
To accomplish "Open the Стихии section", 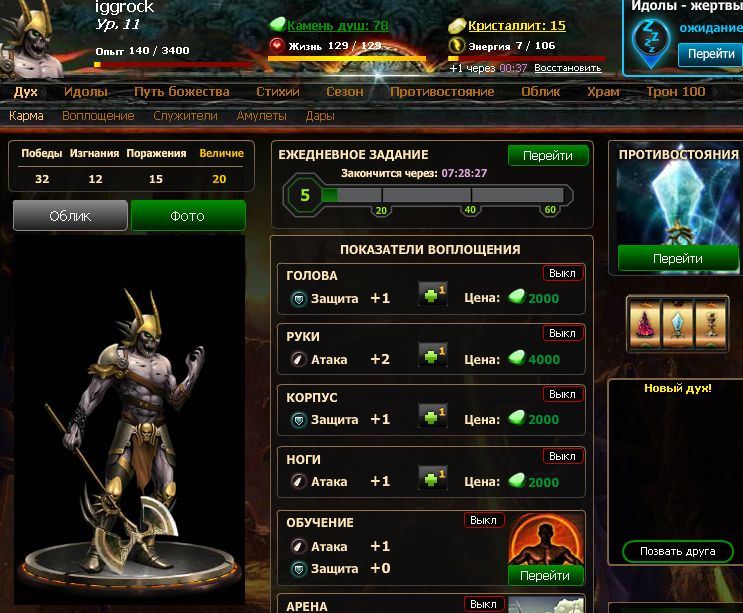I will (x=278, y=92).
